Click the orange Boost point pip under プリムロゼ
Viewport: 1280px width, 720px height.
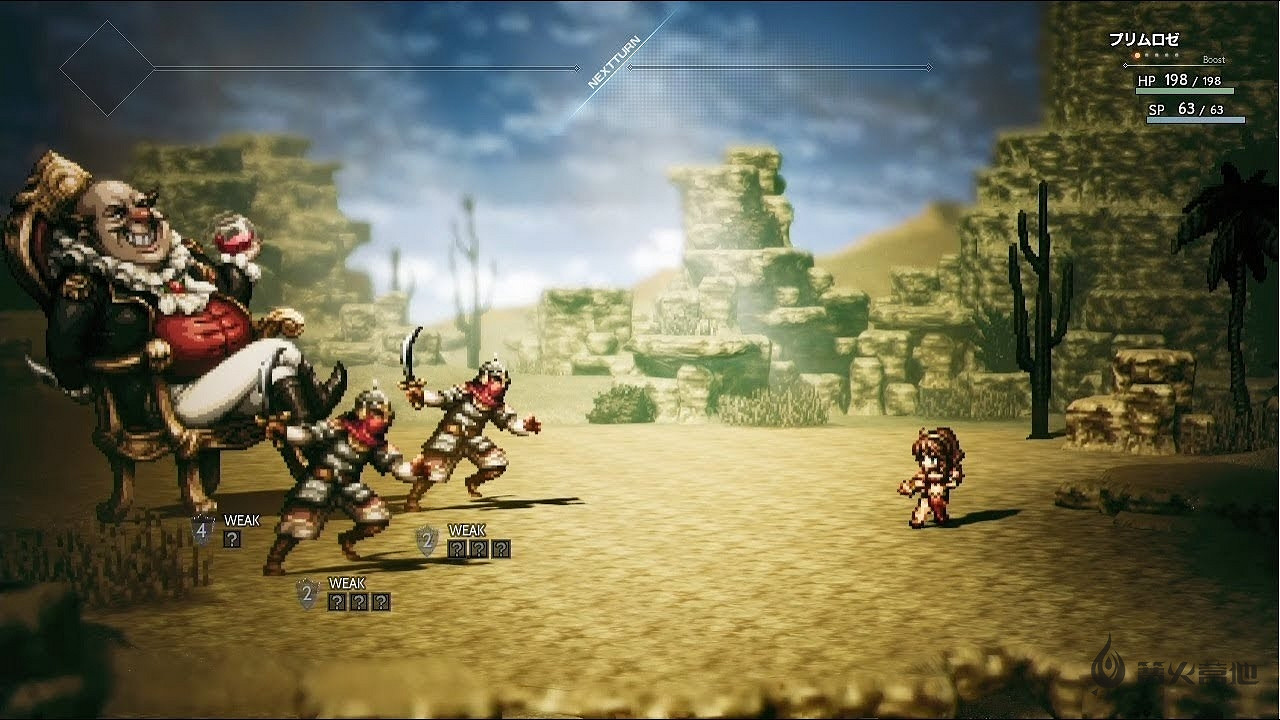pos(1137,55)
